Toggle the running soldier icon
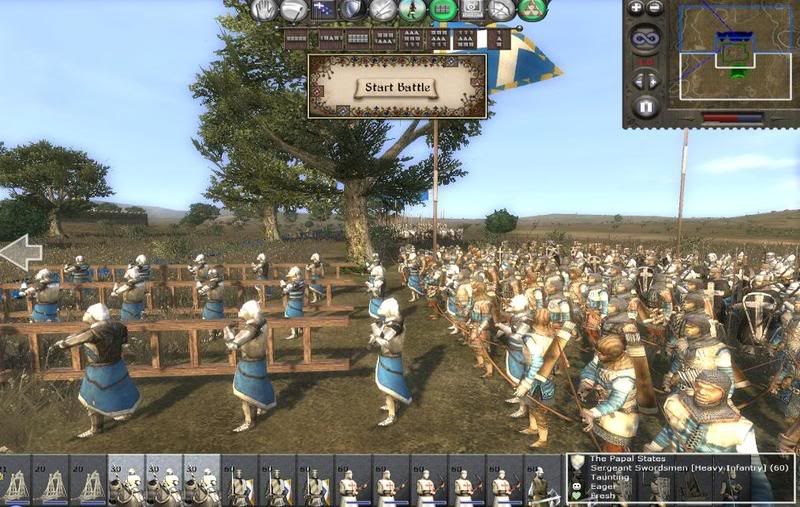 click(x=413, y=10)
